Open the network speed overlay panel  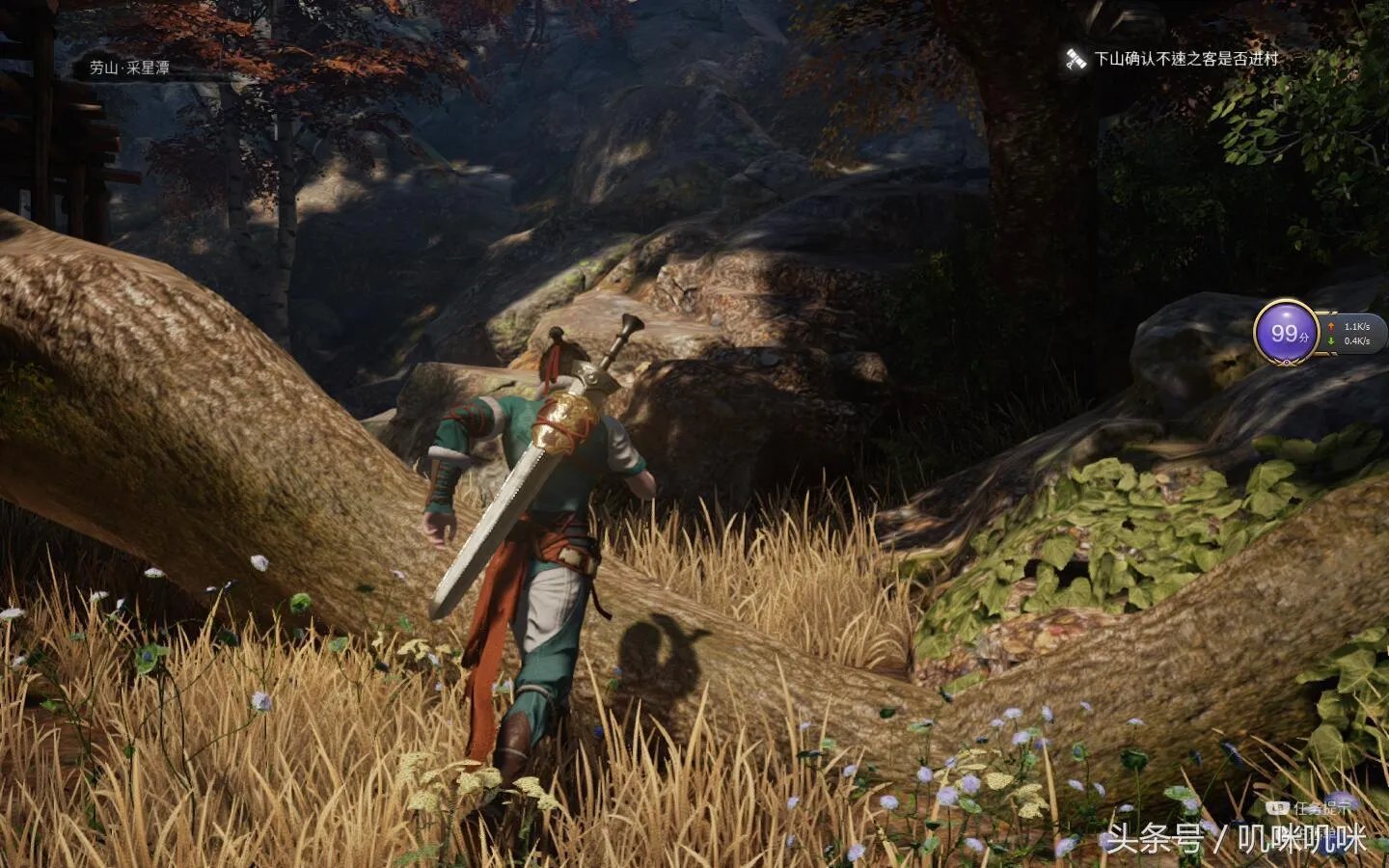click(1355, 334)
